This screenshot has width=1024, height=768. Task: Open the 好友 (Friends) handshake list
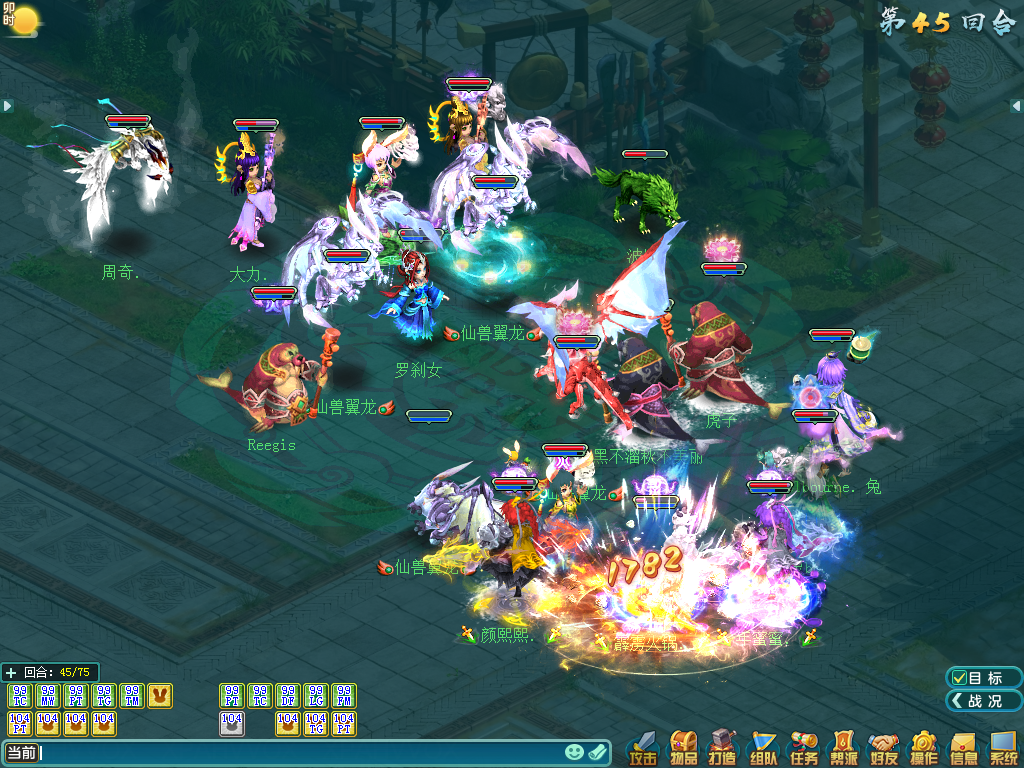pyautogui.click(x=883, y=748)
